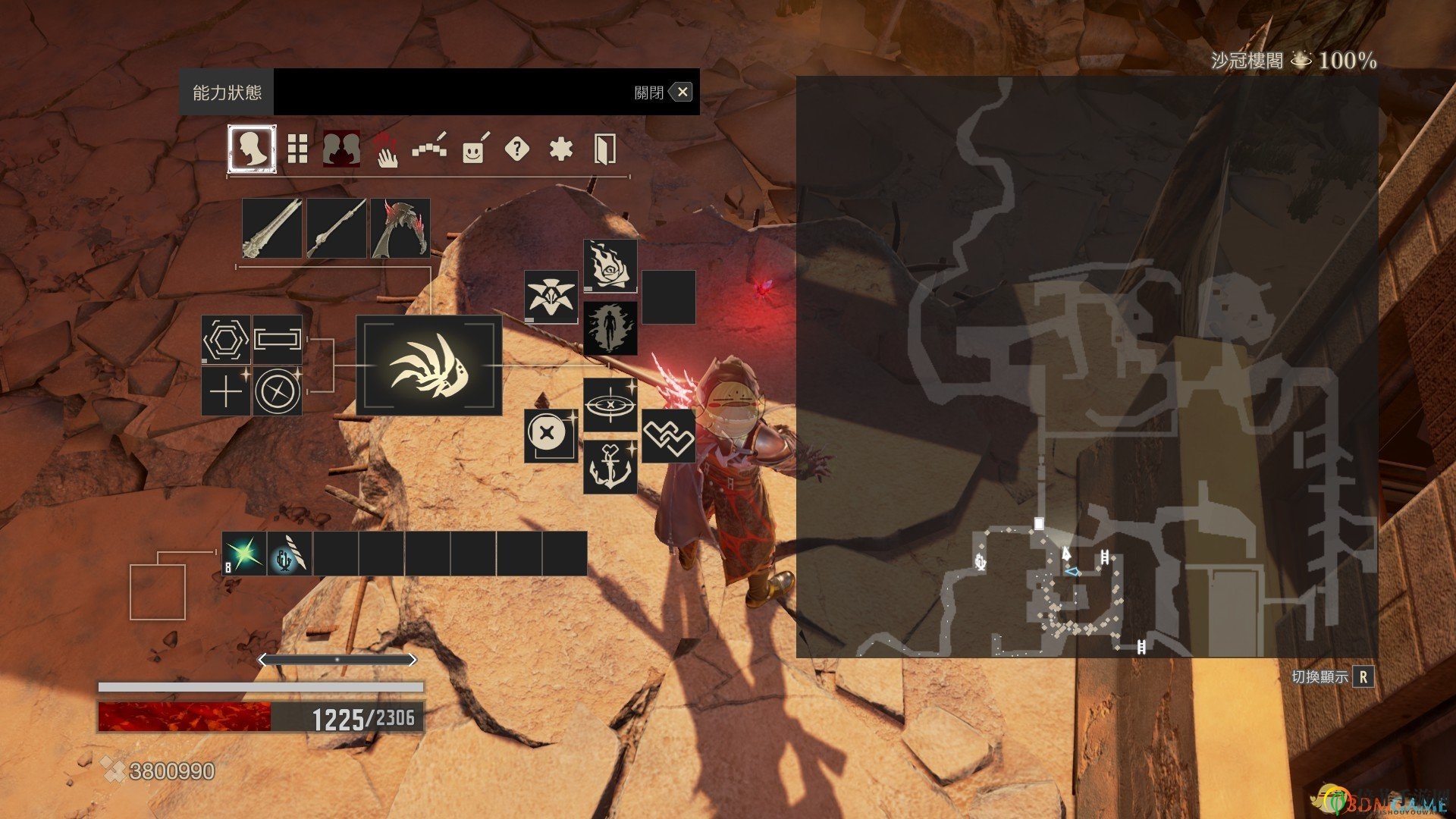Select the humanoid silhouette gift icon
Viewport: 1456px width, 819px height.
(610, 328)
